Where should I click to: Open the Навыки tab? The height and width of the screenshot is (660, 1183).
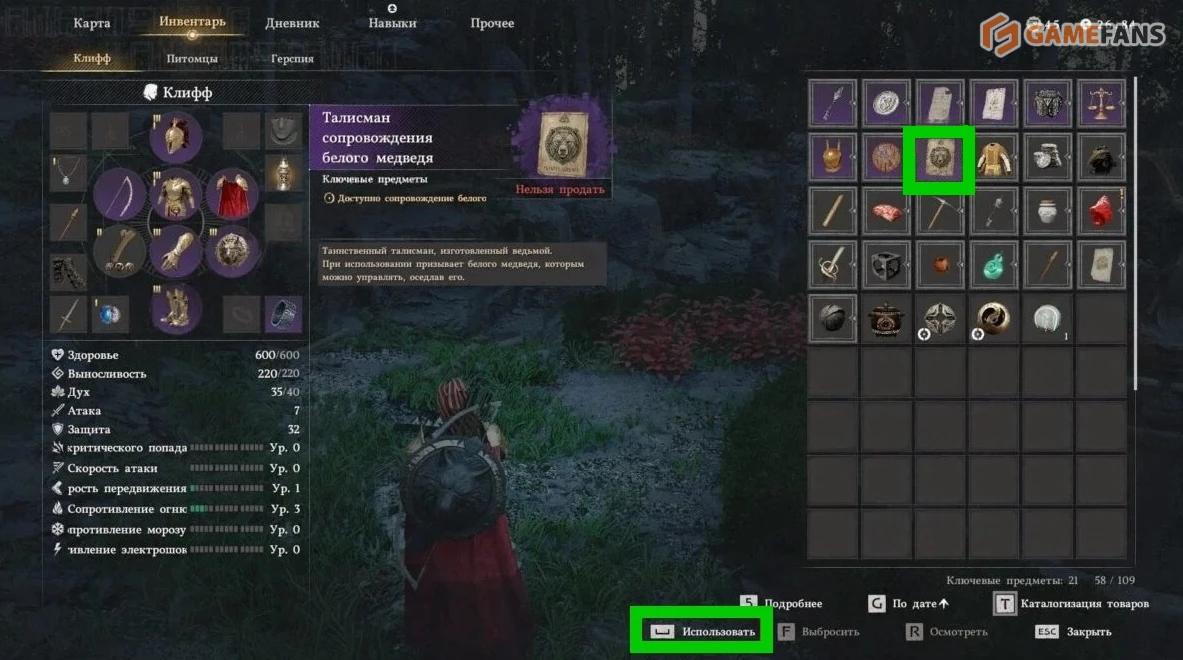(392, 23)
